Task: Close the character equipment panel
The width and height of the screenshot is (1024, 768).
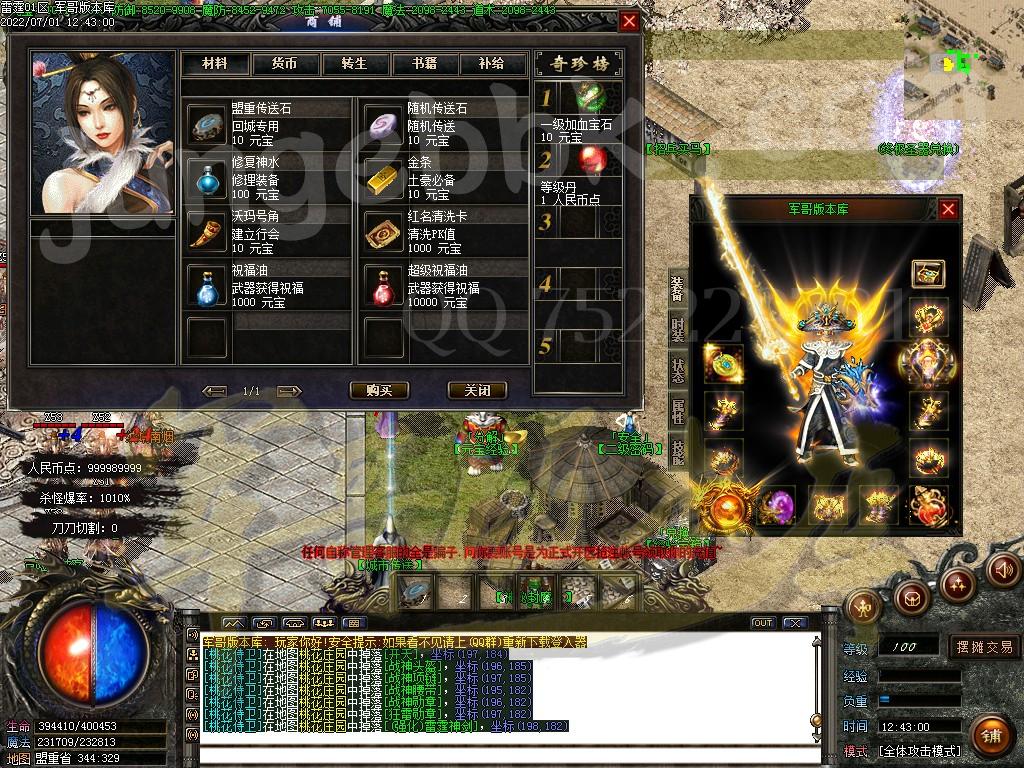Action: click(948, 209)
